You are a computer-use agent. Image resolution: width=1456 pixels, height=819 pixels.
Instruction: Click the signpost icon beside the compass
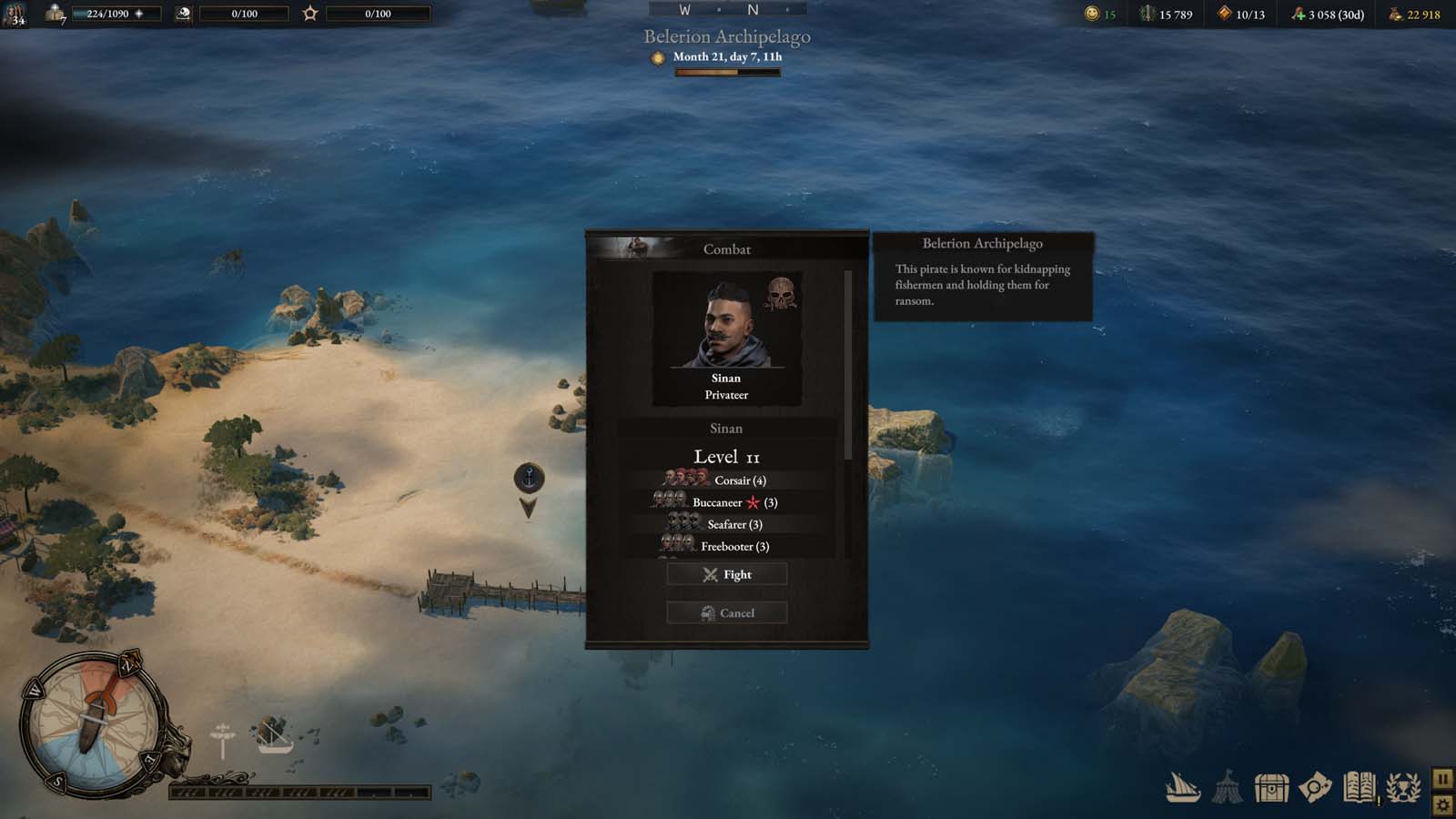click(x=222, y=739)
